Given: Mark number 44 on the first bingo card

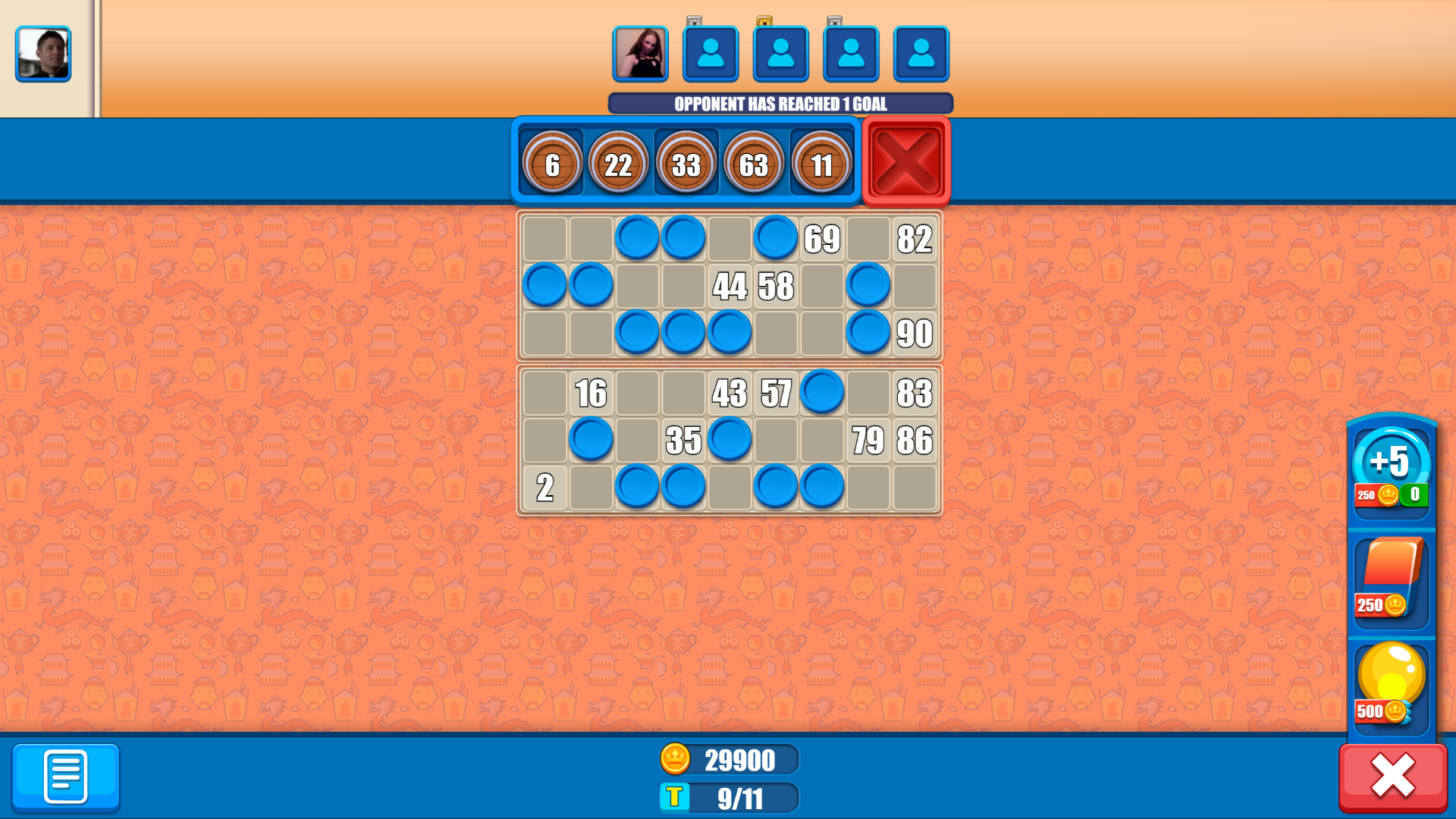Looking at the screenshot, I should coord(730,287).
